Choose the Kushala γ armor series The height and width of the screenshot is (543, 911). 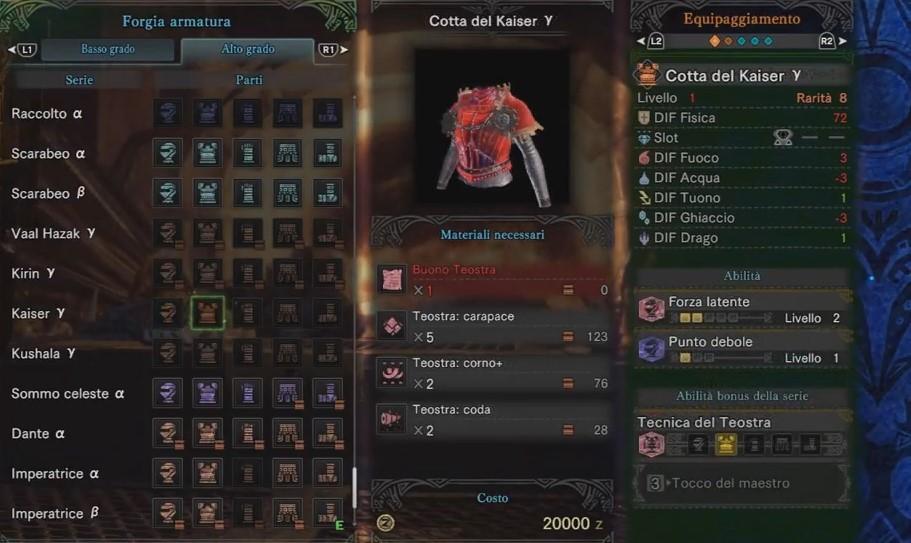coord(44,353)
